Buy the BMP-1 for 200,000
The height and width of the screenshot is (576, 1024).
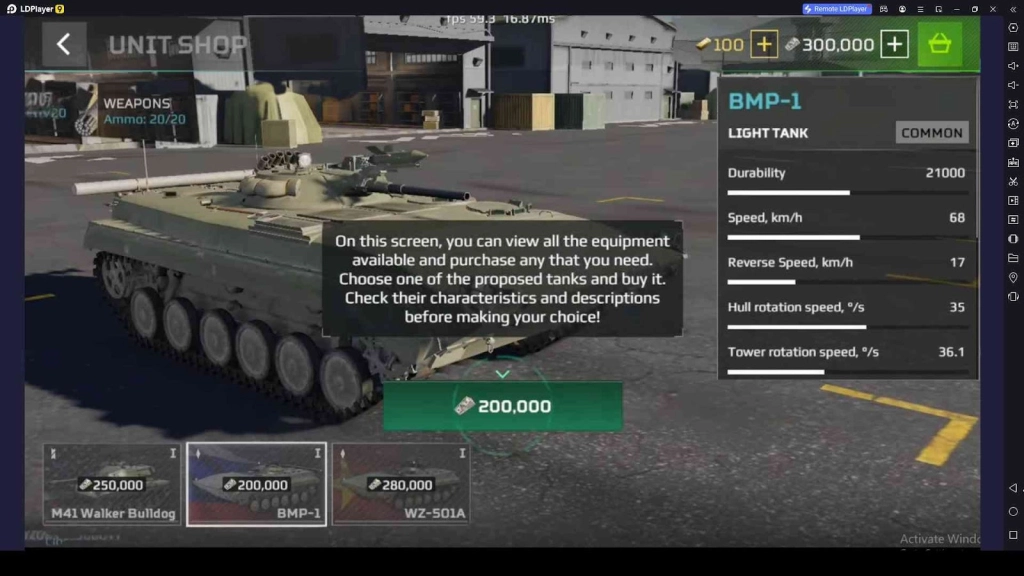coord(503,406)
